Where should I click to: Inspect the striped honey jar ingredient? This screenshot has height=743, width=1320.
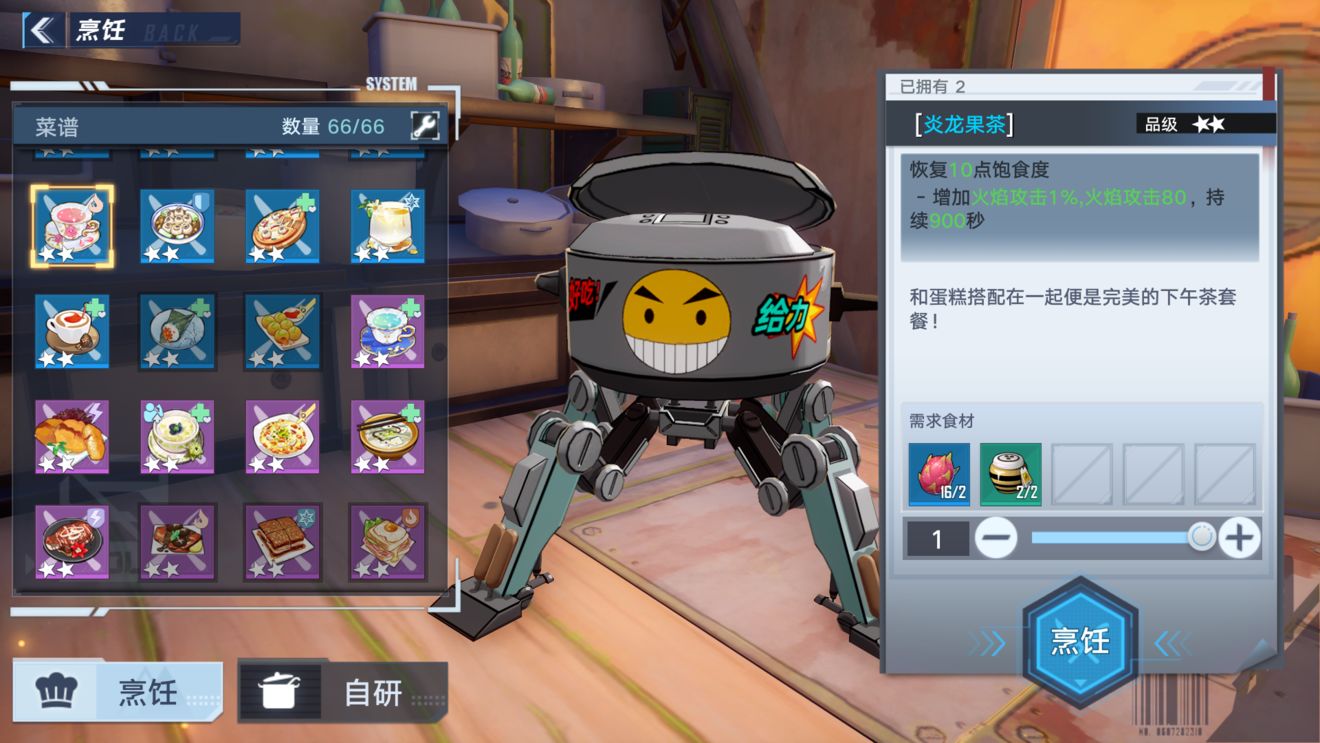[1010, 474]
